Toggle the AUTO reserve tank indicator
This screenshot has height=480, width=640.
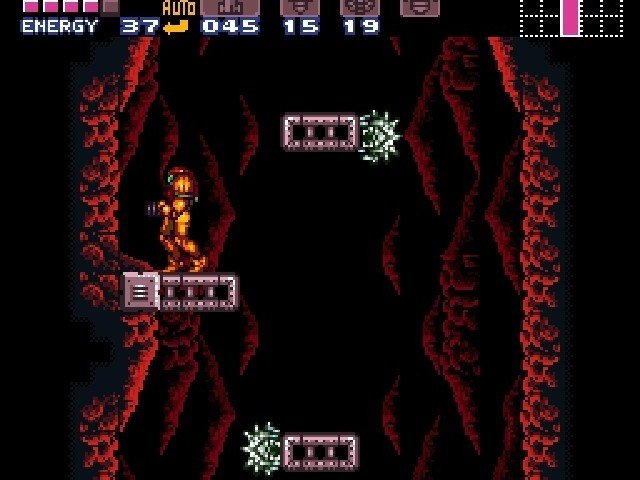coord(178,10)
